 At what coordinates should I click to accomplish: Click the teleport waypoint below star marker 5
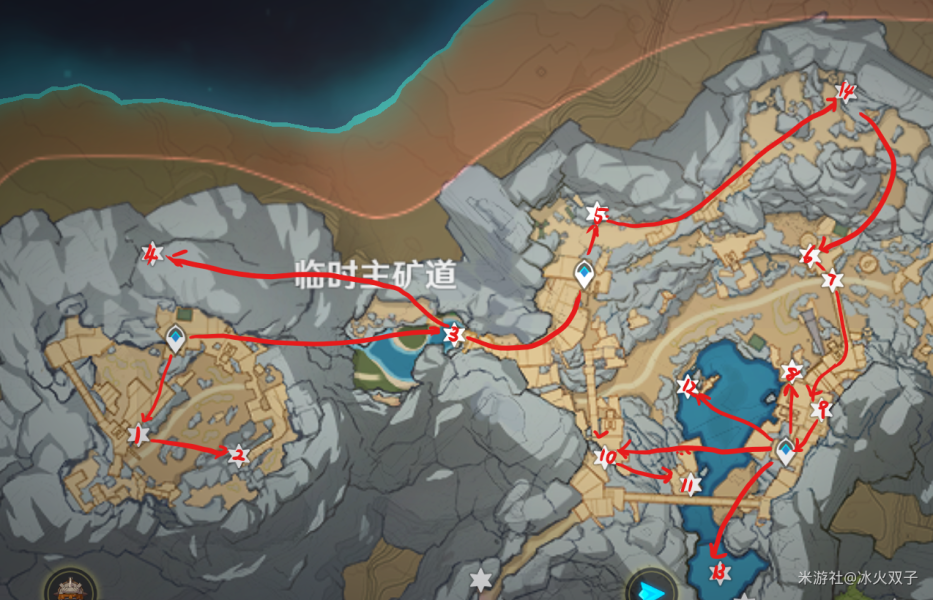584,273
